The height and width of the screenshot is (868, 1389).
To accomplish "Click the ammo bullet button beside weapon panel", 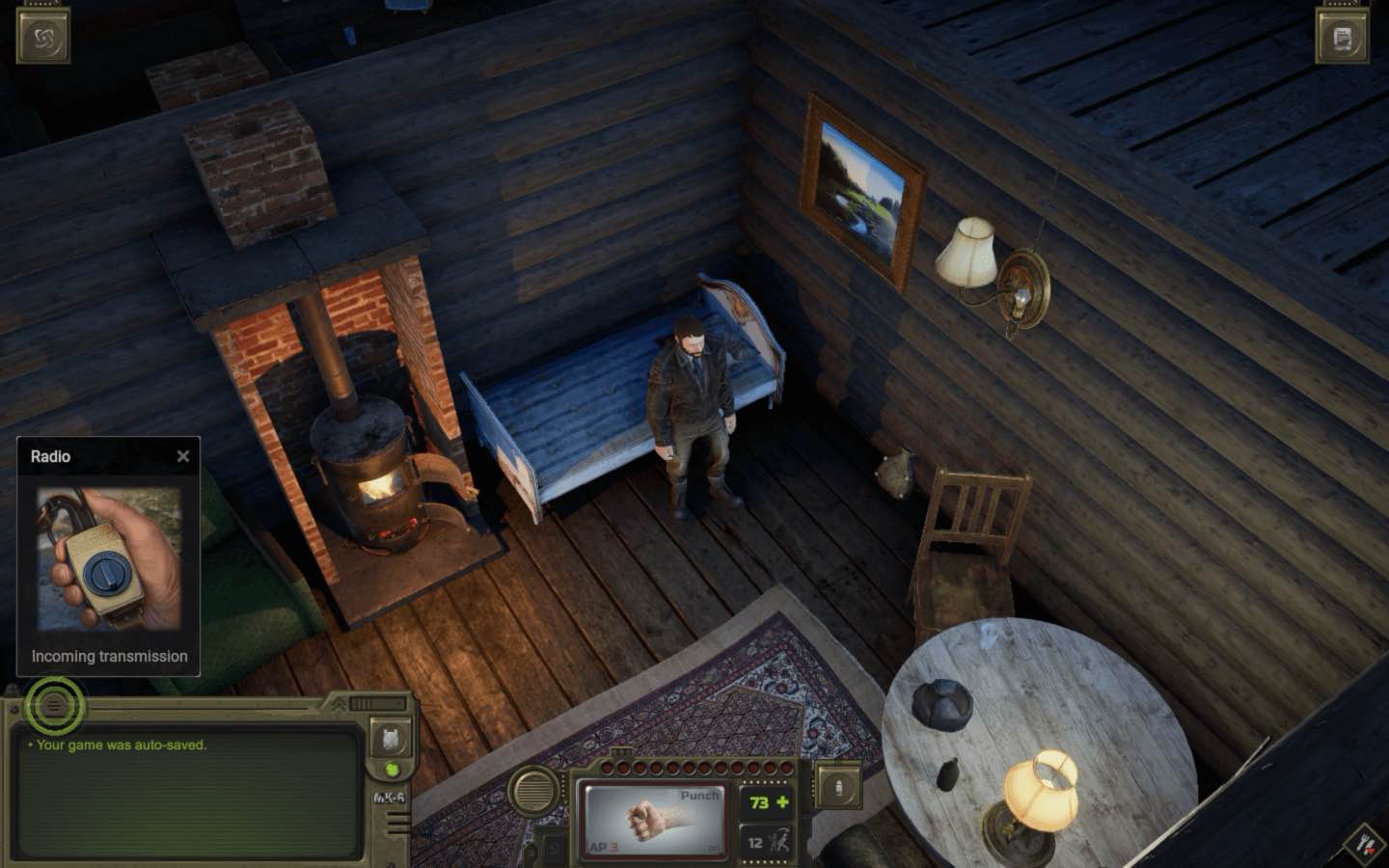I will tap(837, 786).
